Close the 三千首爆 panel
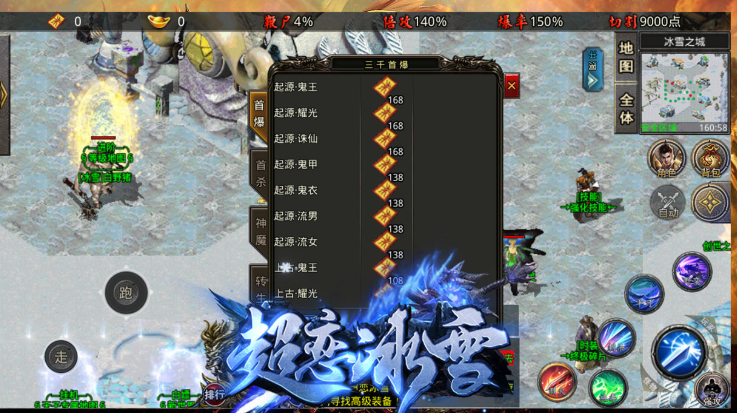The height and width of the screenshot is (413, 737). 512,86
